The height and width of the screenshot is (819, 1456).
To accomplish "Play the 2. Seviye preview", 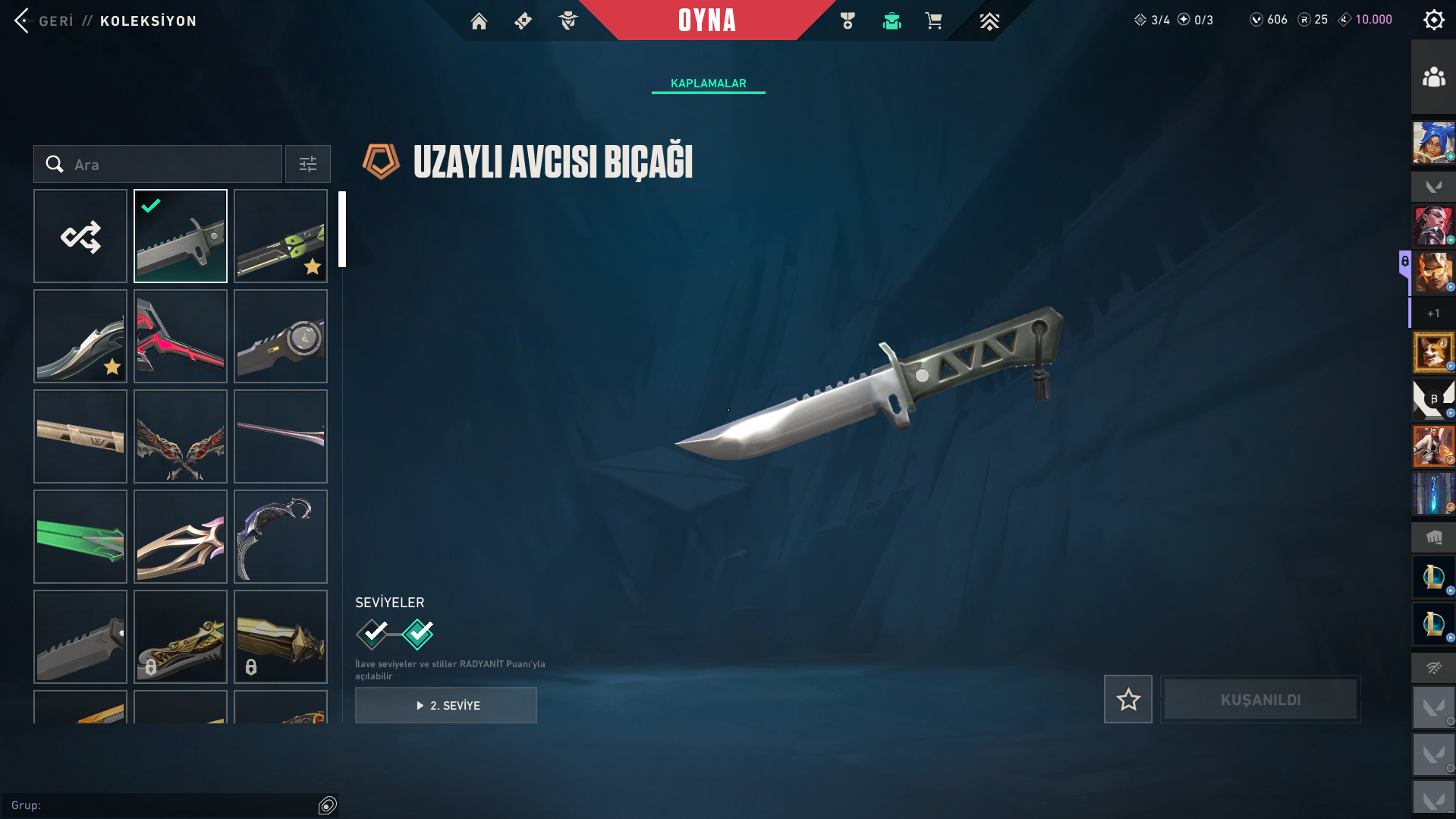I will point(446,705).
